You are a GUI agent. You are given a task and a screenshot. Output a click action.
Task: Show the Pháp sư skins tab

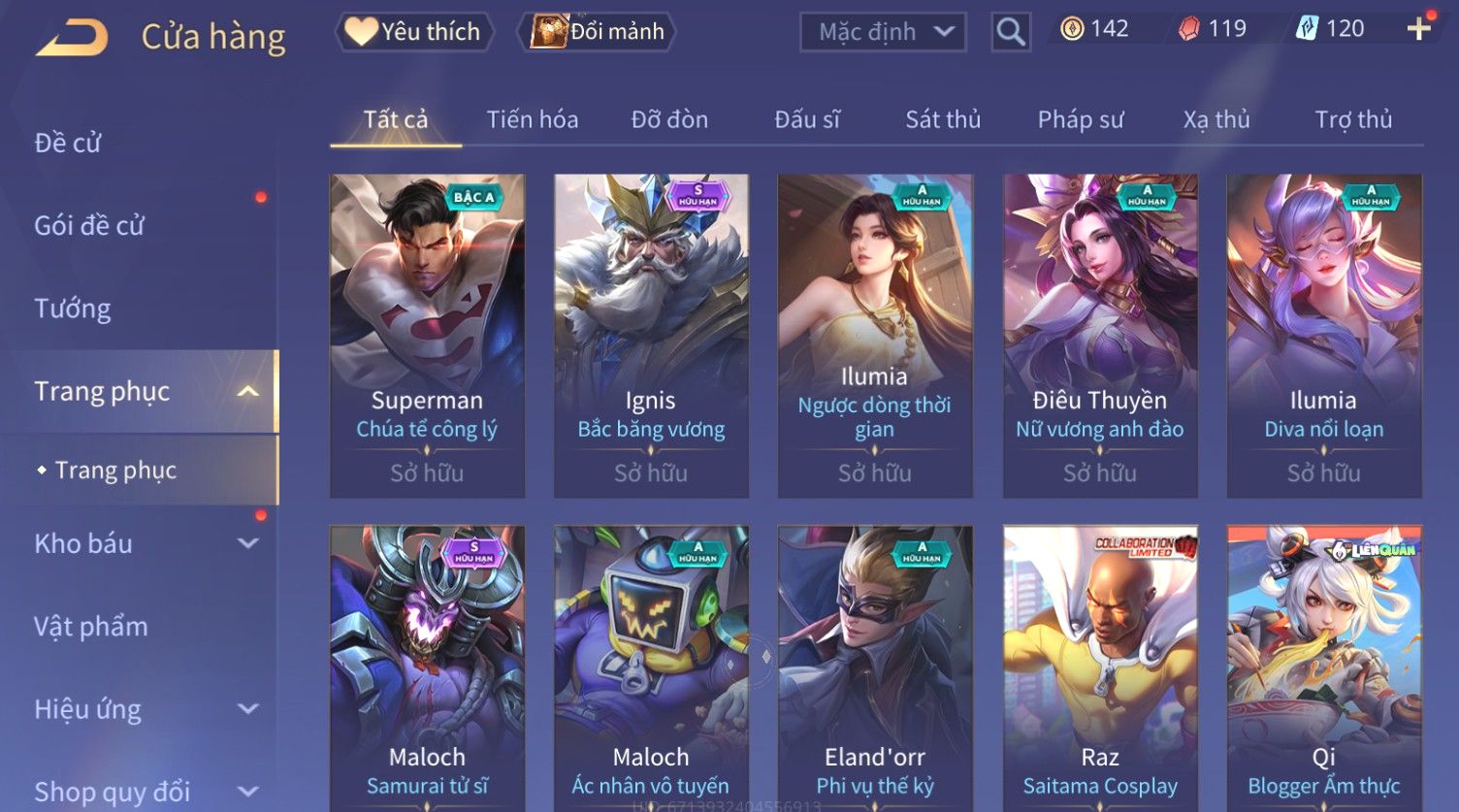coord(1080,119)
